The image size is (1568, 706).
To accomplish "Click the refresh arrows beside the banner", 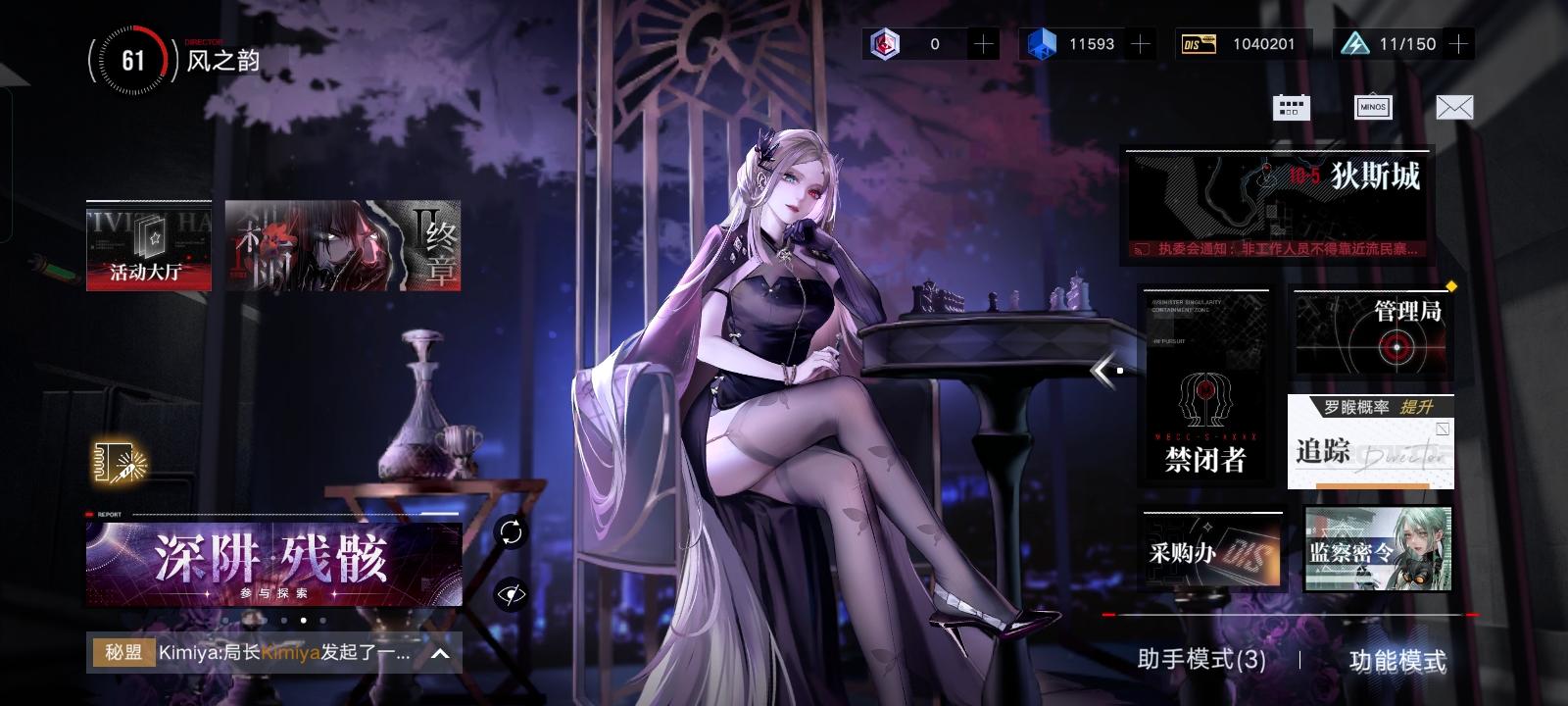I will (509, 533).
